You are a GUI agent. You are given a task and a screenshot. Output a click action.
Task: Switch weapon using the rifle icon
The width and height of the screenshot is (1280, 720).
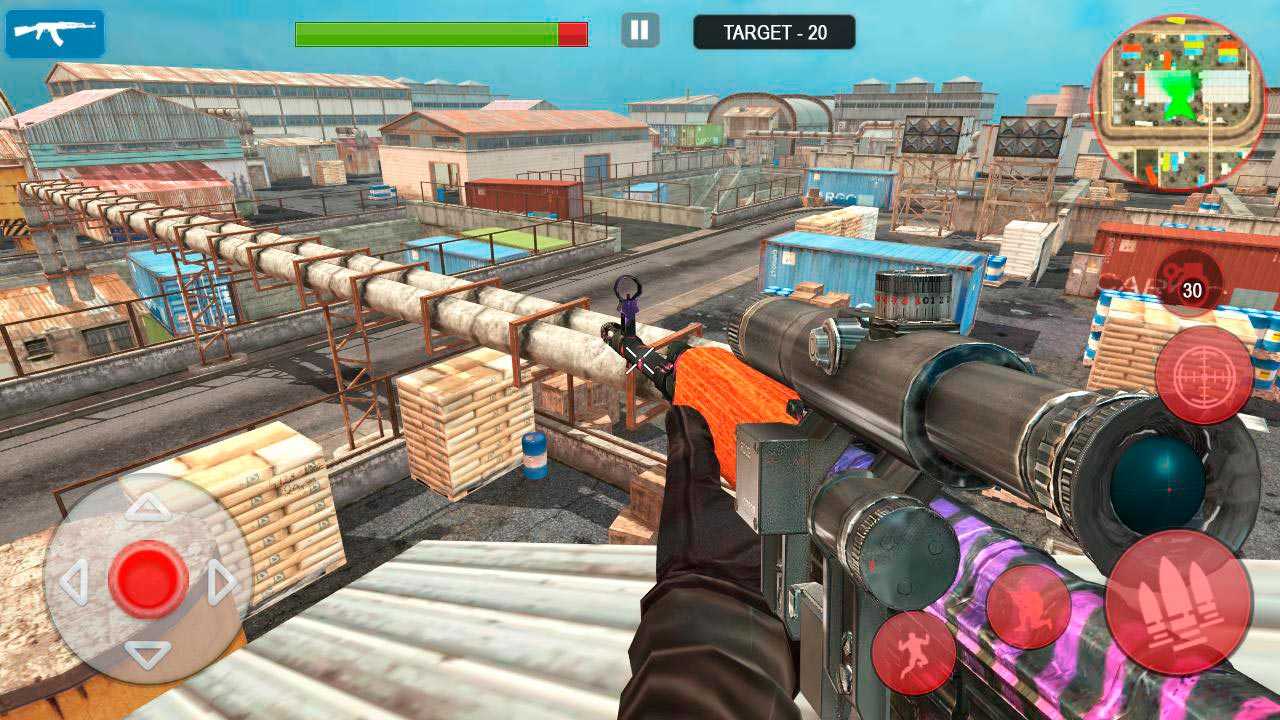(x=55, y=33)
